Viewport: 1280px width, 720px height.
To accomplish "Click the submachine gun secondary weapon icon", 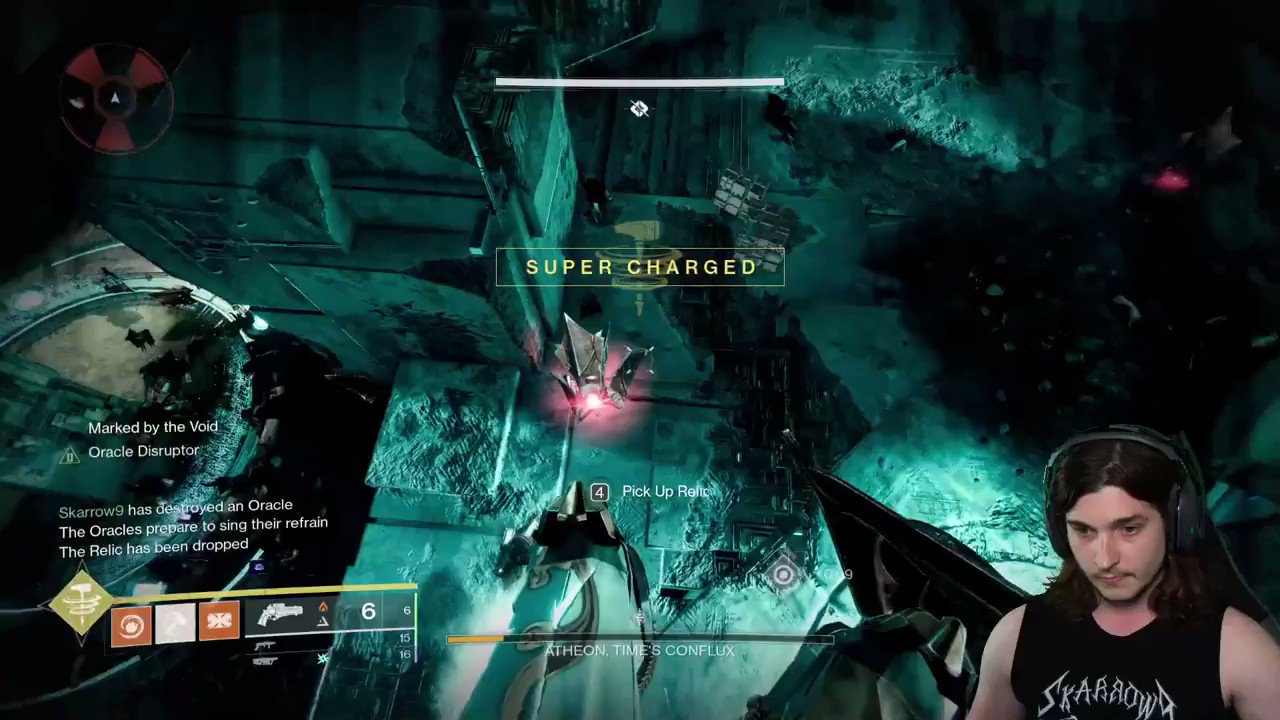I will (266, 645).
